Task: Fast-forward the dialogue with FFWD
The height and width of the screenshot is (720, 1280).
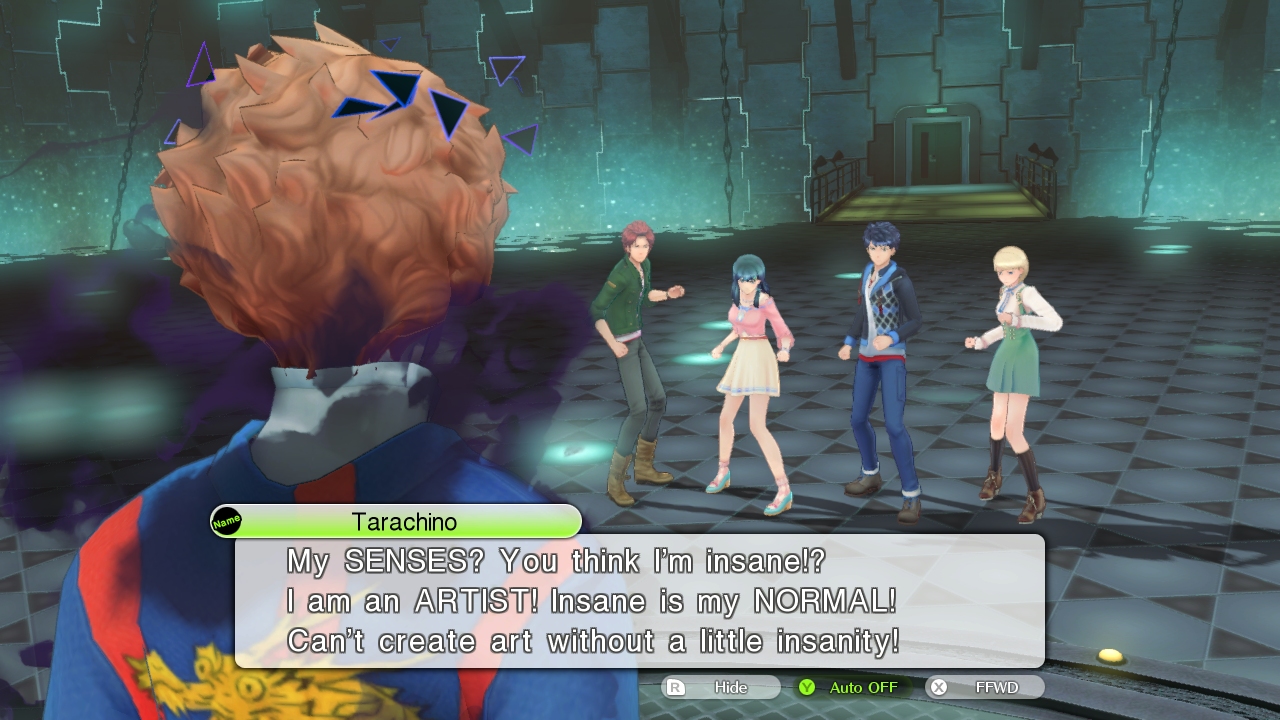Action: coord(986,687)
